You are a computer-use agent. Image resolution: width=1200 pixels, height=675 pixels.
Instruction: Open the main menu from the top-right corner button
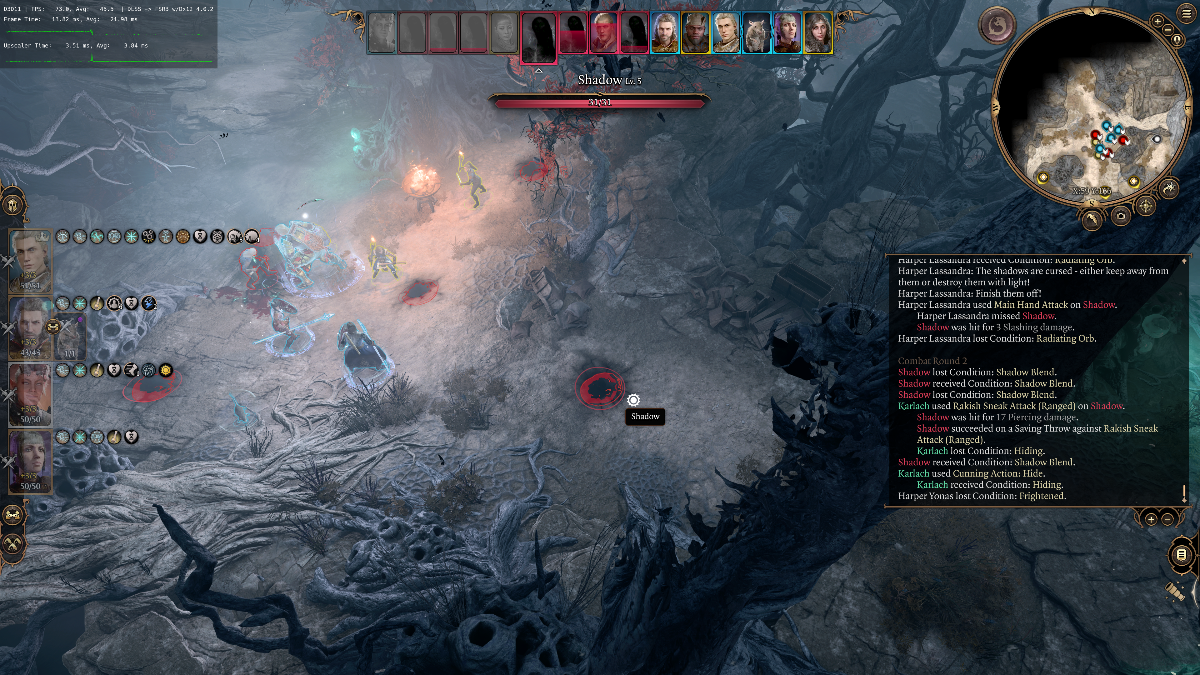point(1186,12)
